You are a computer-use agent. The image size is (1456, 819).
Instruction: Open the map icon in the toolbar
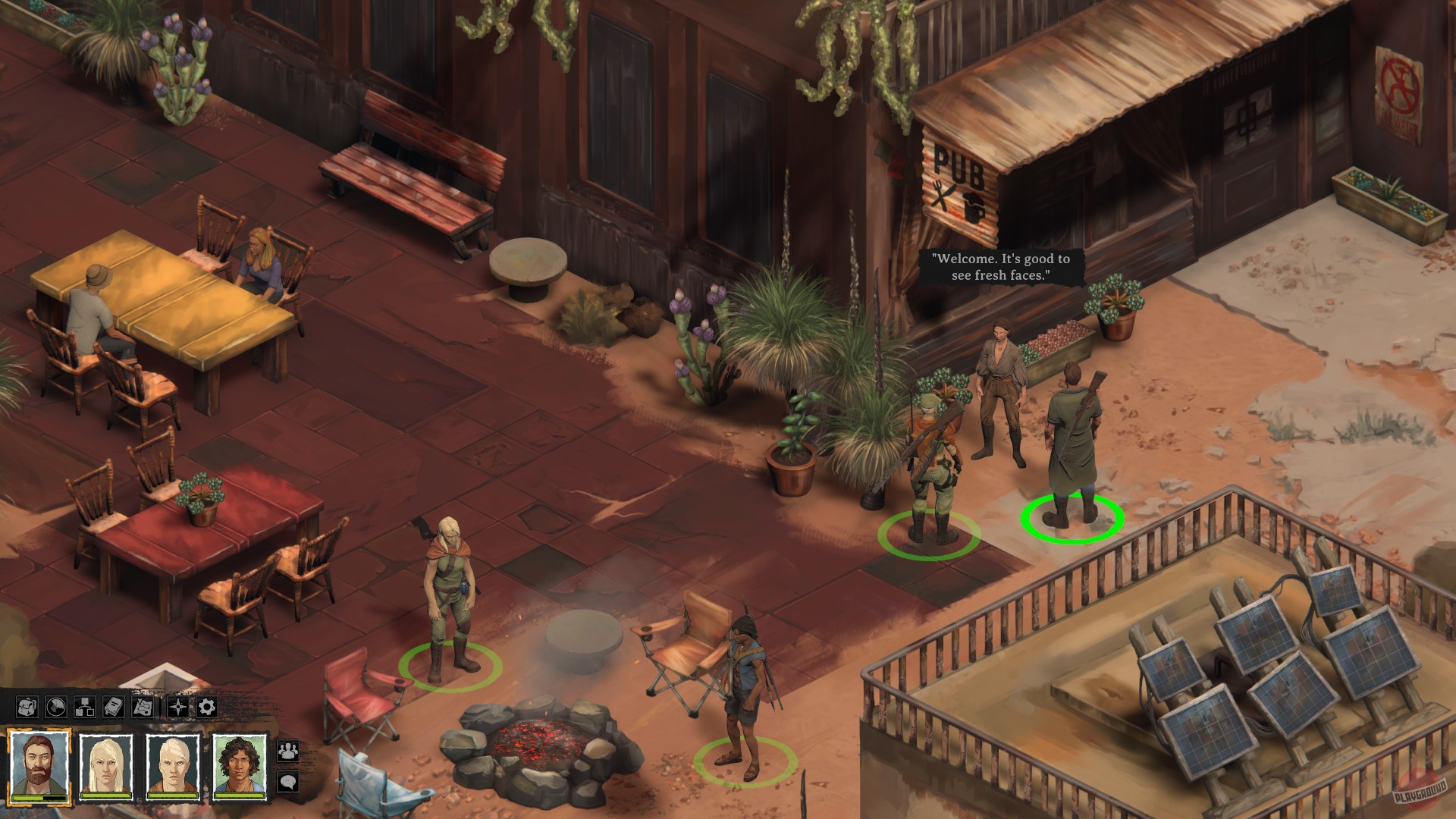(143, 707)
